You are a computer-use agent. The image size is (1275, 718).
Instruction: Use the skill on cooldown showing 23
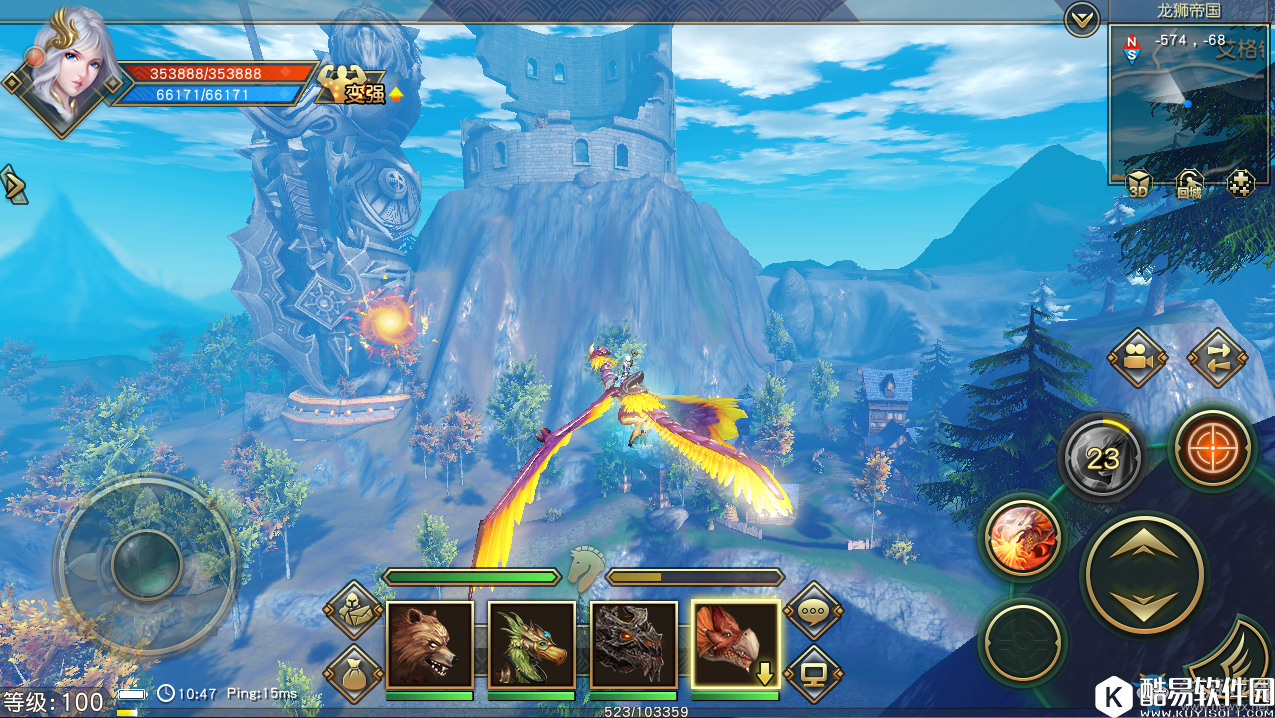1102,458
